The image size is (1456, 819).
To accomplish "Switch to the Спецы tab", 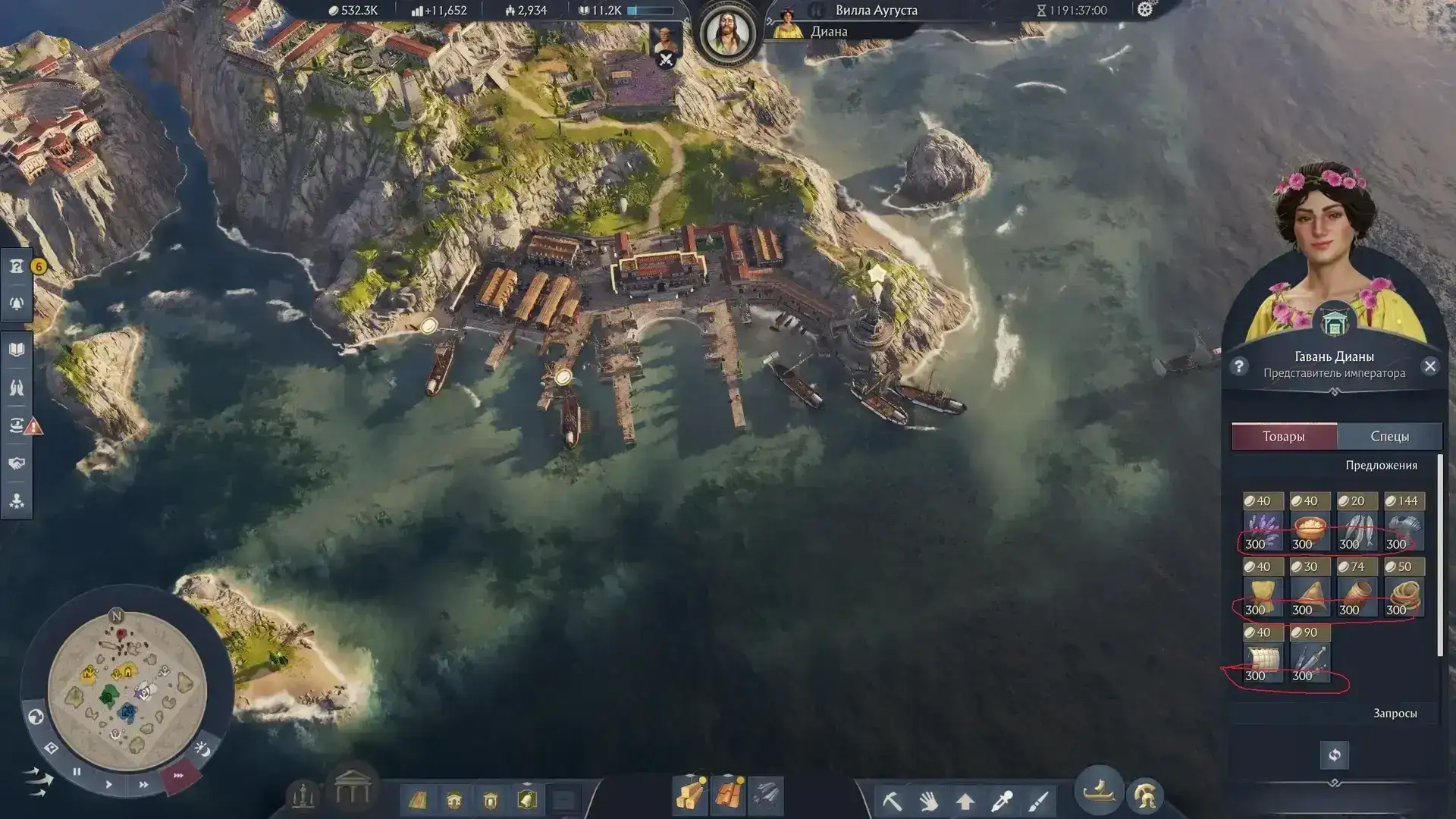I will click(x=1389, y=436).
